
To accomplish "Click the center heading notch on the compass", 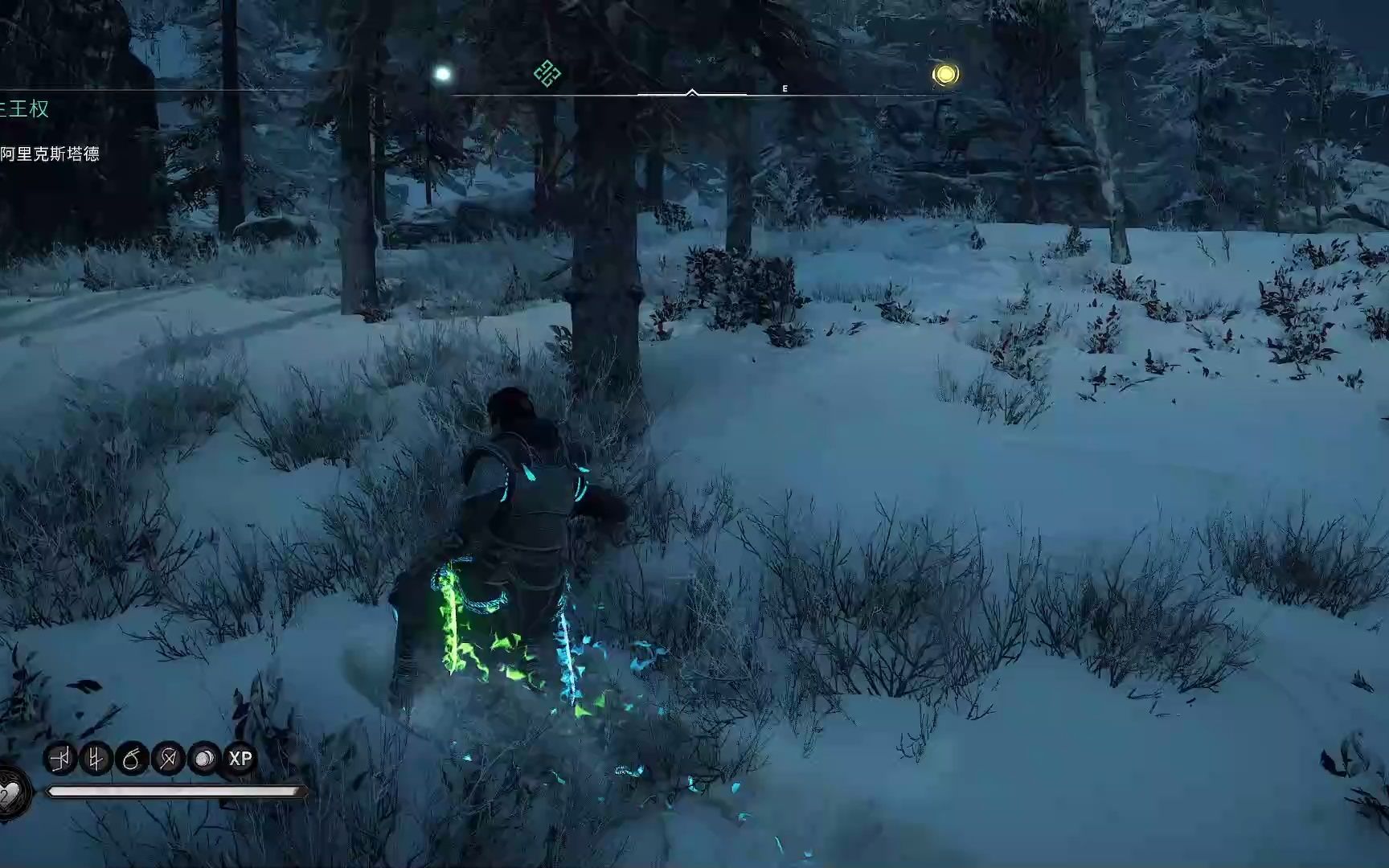I will tap(691, 92).
